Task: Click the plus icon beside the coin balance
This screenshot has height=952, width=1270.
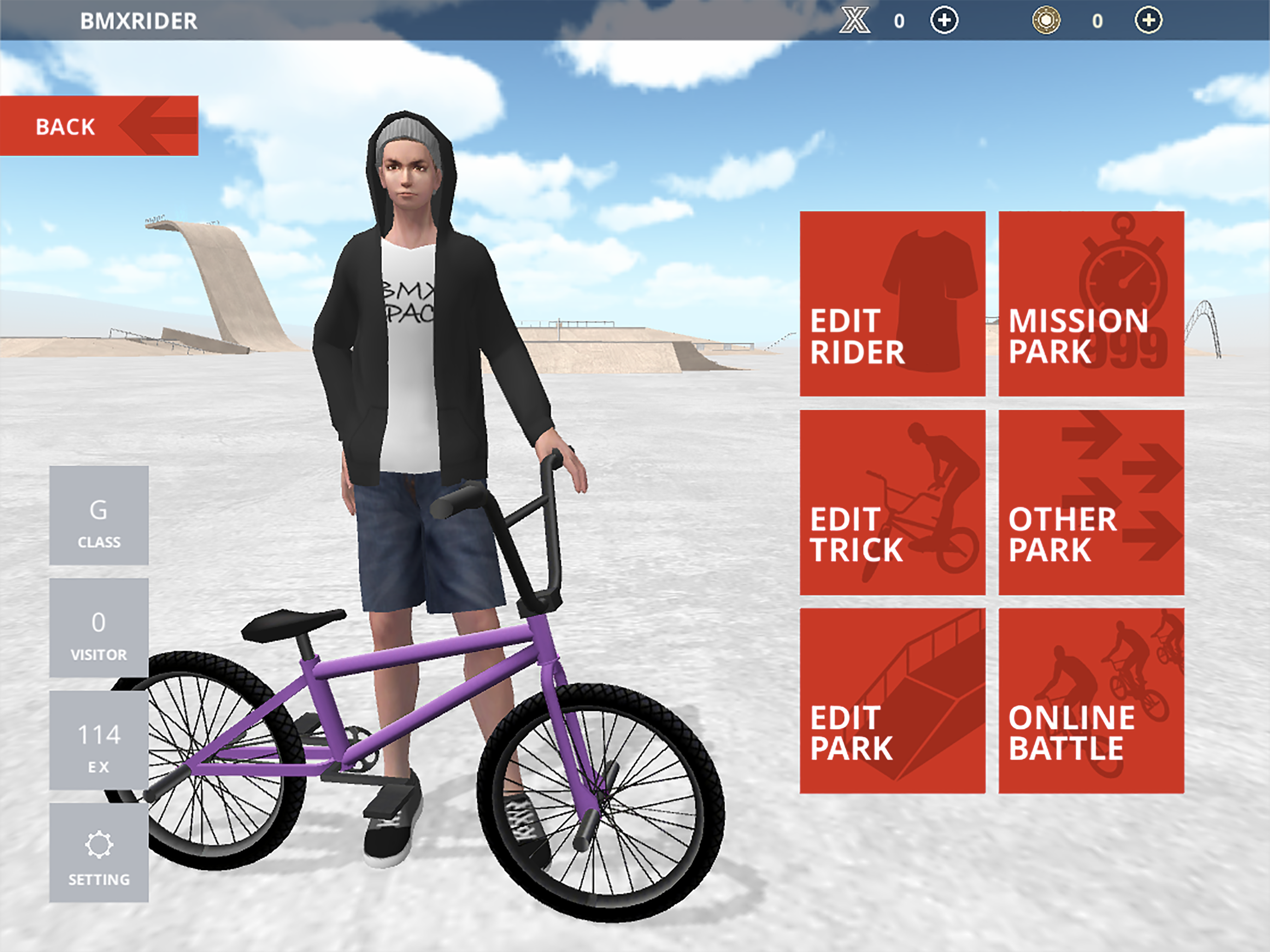Action: point(1146,20)
